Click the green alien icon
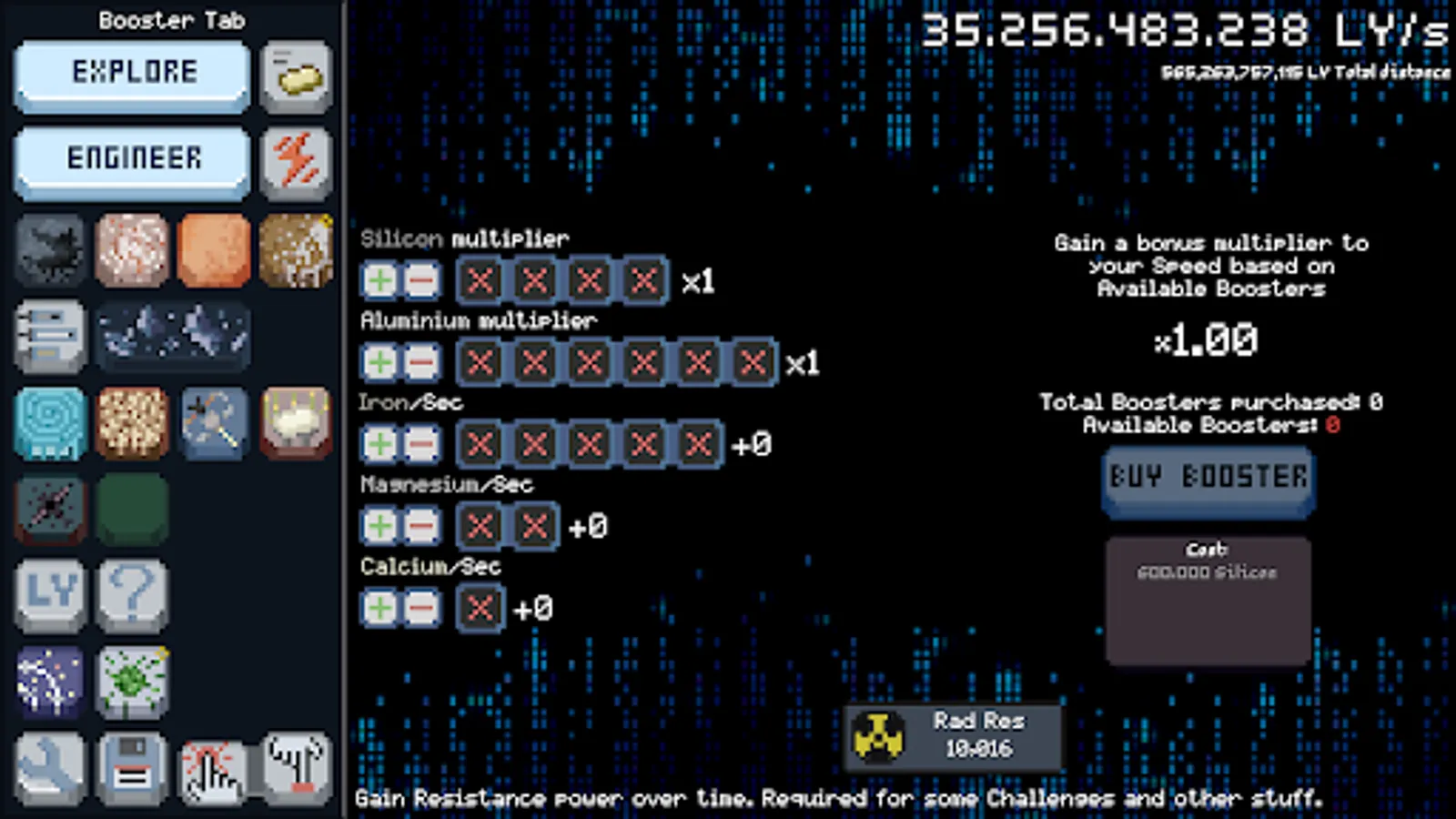Image resolution: width=1456 pixels, height=819 pixels. coord(132,682)
